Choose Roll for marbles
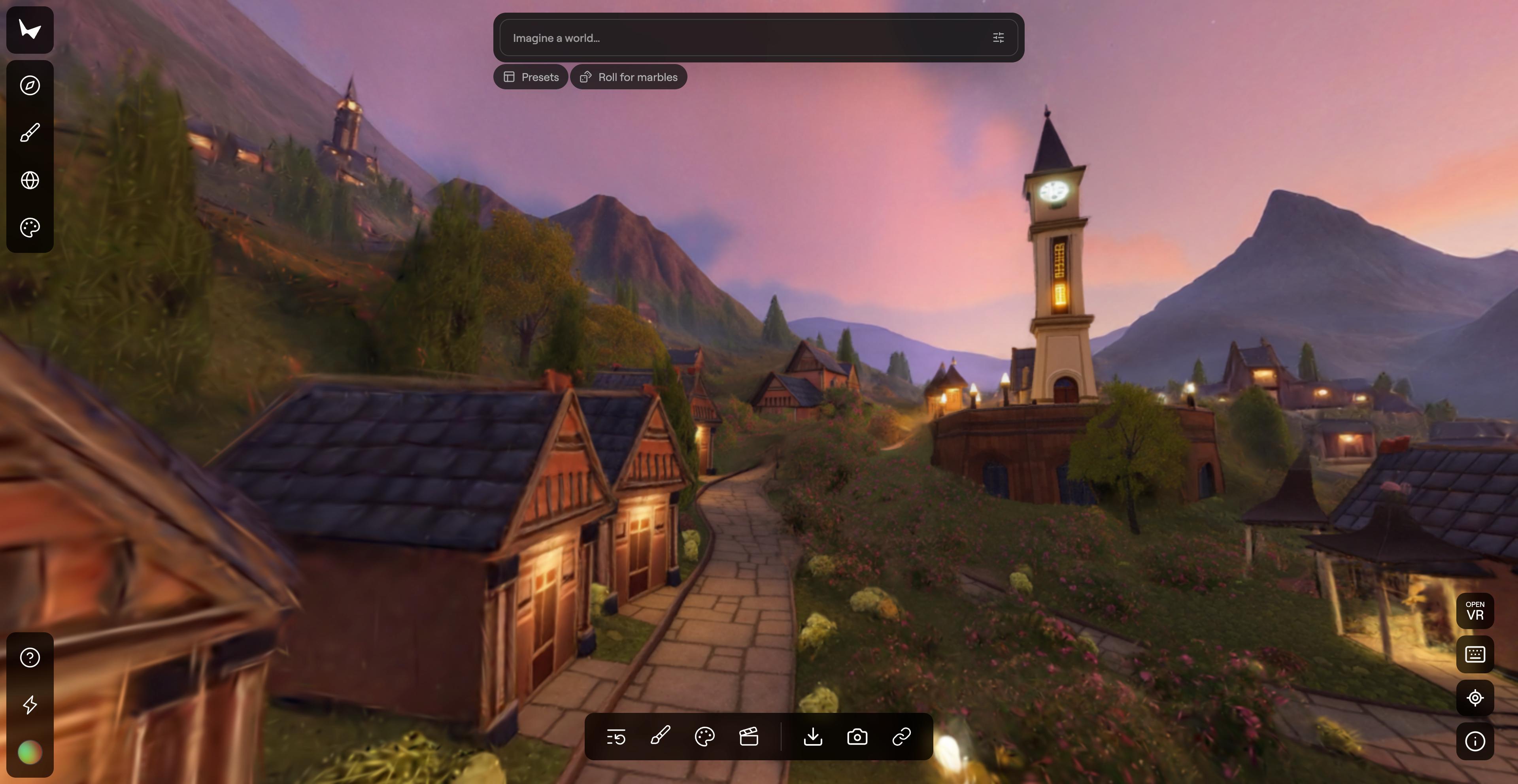The height and width of the screenshot is (784, 1518). [628, 77]
